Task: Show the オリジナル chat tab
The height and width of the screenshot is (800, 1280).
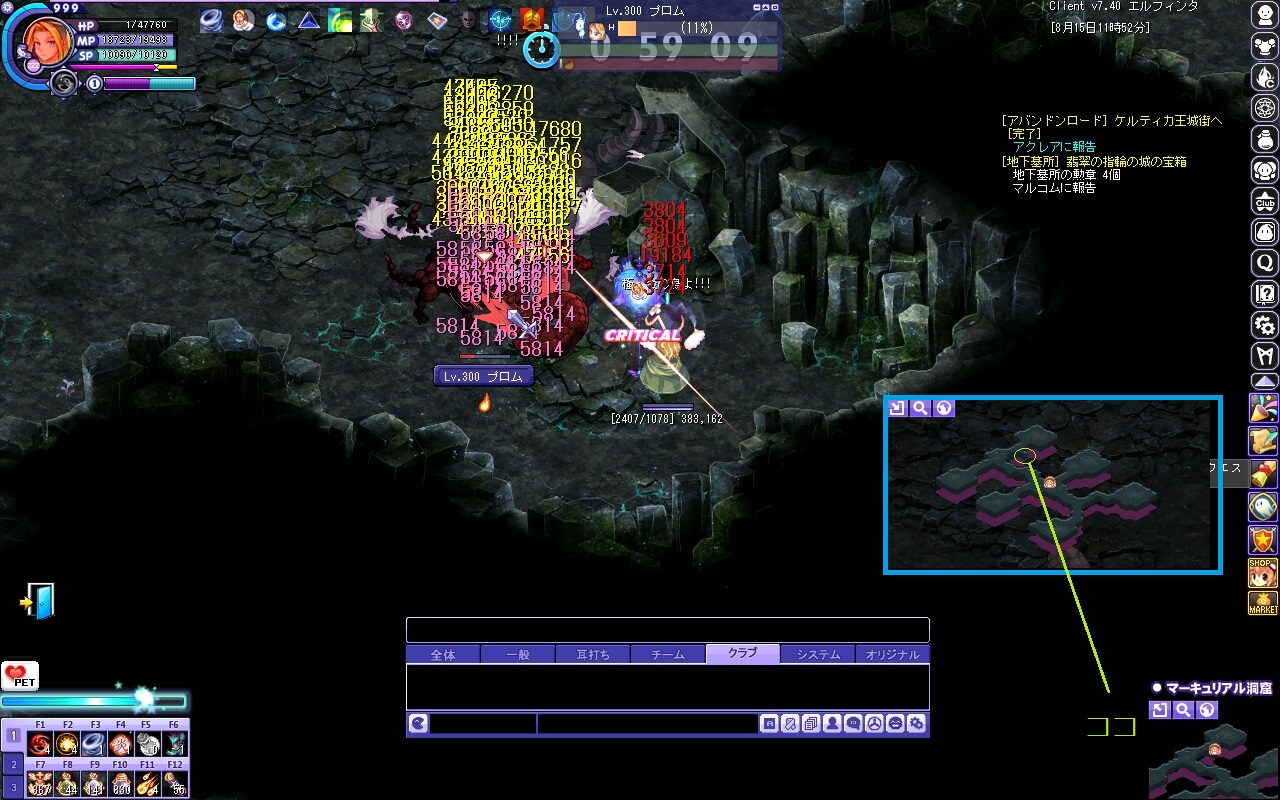Action: 892,655
